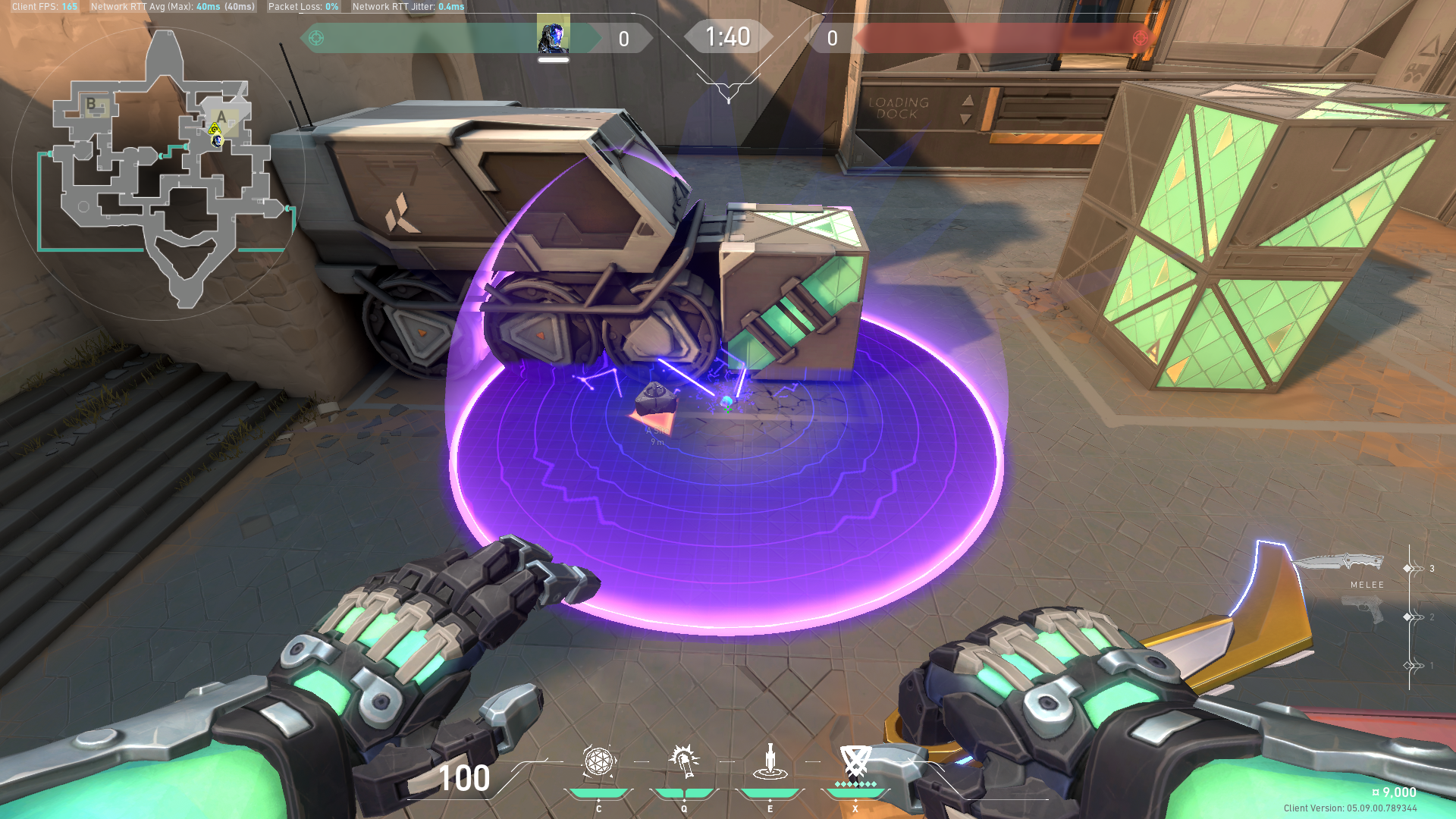This screenshot has height=819, width=1456.
Task: Click the agent portrait in top bar
Action: click(x=553, y=36)
